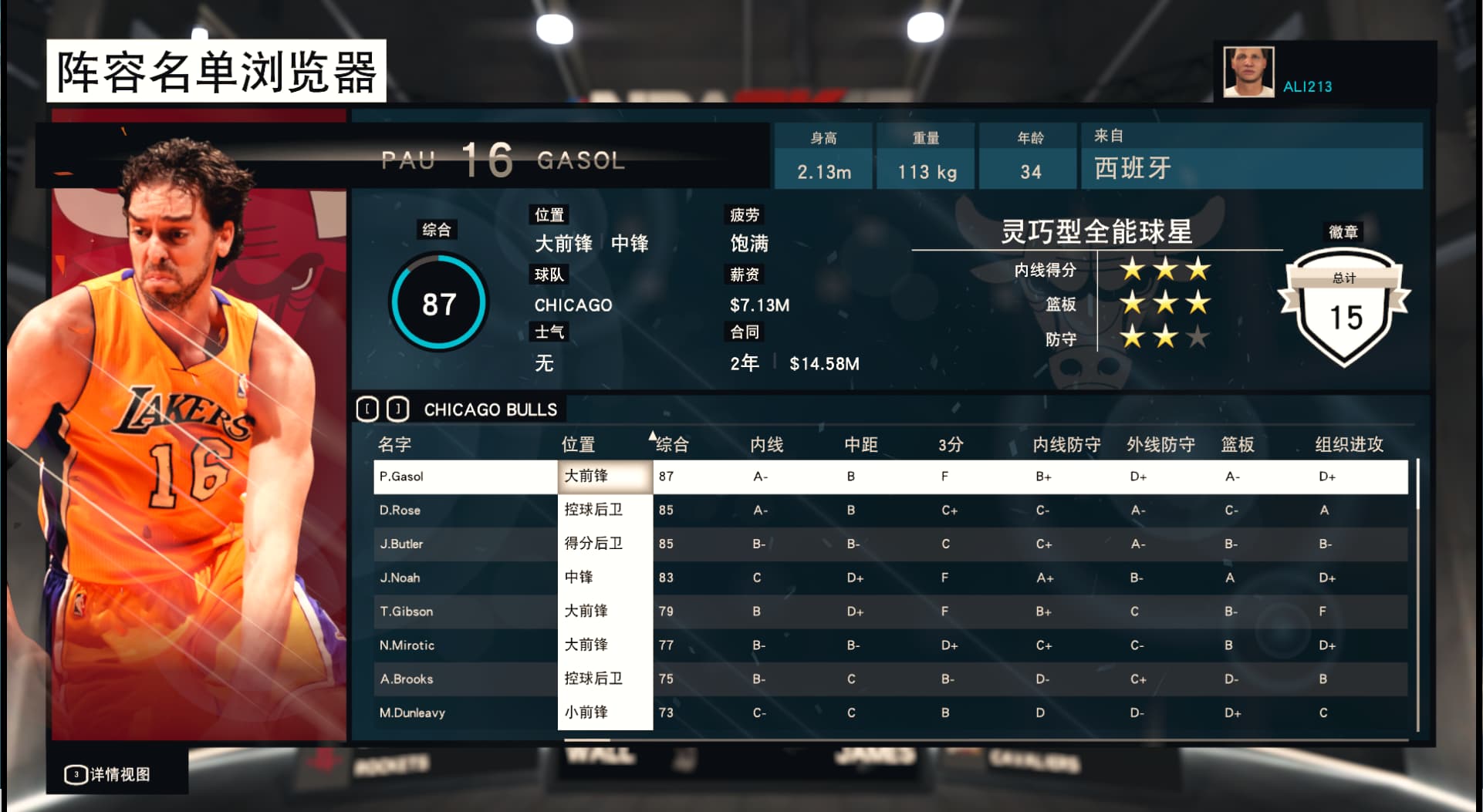The height and width of the screenshot is (812, 1483).
Task: Sort by the 组织进攻 playmaking column
Action: 1349,444
